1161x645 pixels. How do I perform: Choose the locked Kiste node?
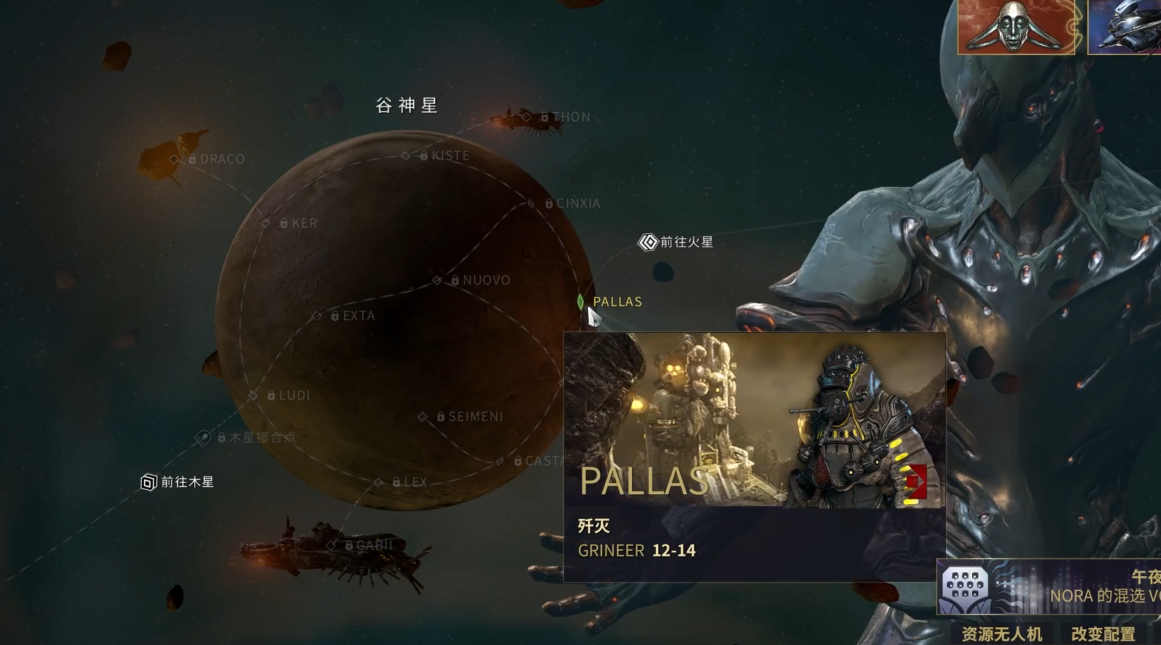[405, 156]
